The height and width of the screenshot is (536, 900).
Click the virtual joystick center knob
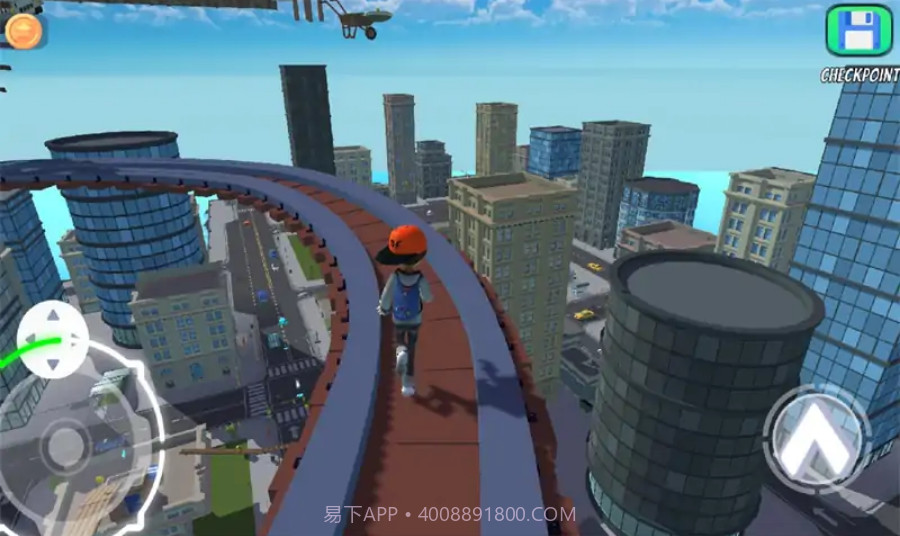[x=66, y=446]
